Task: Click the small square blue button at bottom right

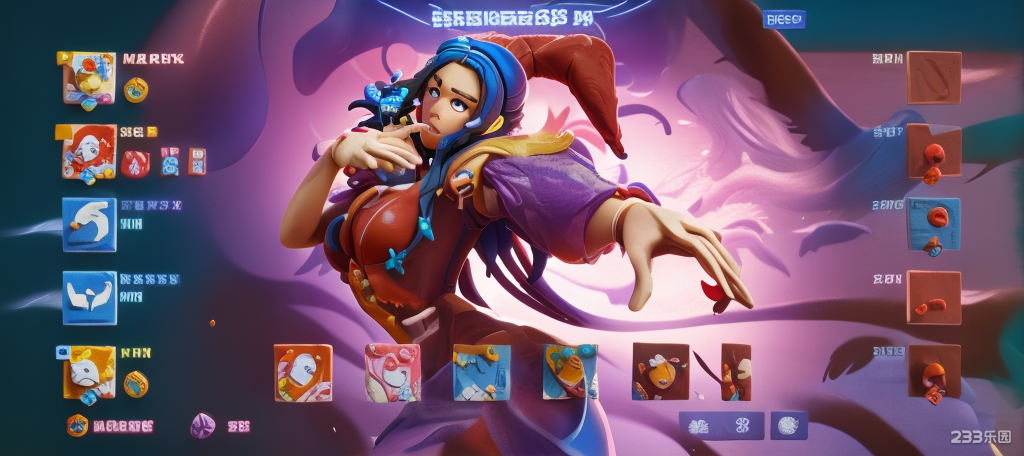Action: (x=788, y=425)
